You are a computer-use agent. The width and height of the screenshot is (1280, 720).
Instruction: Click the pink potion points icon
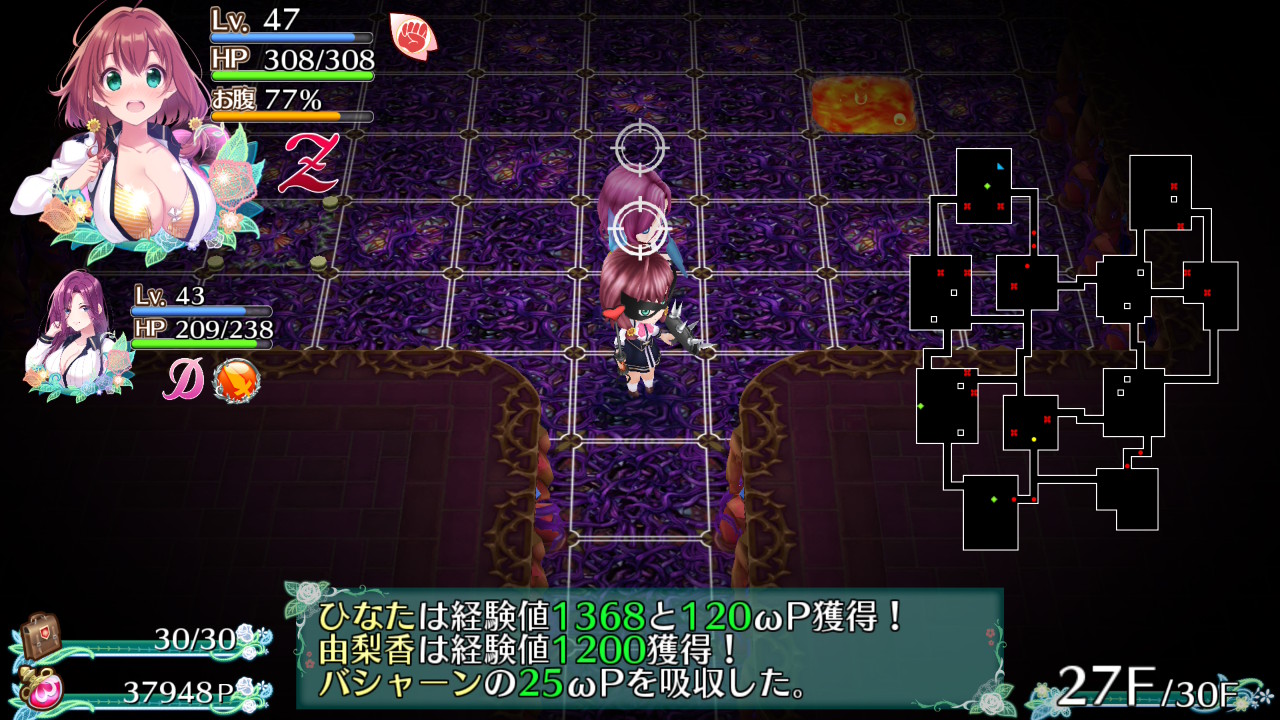tap(43, 690)
